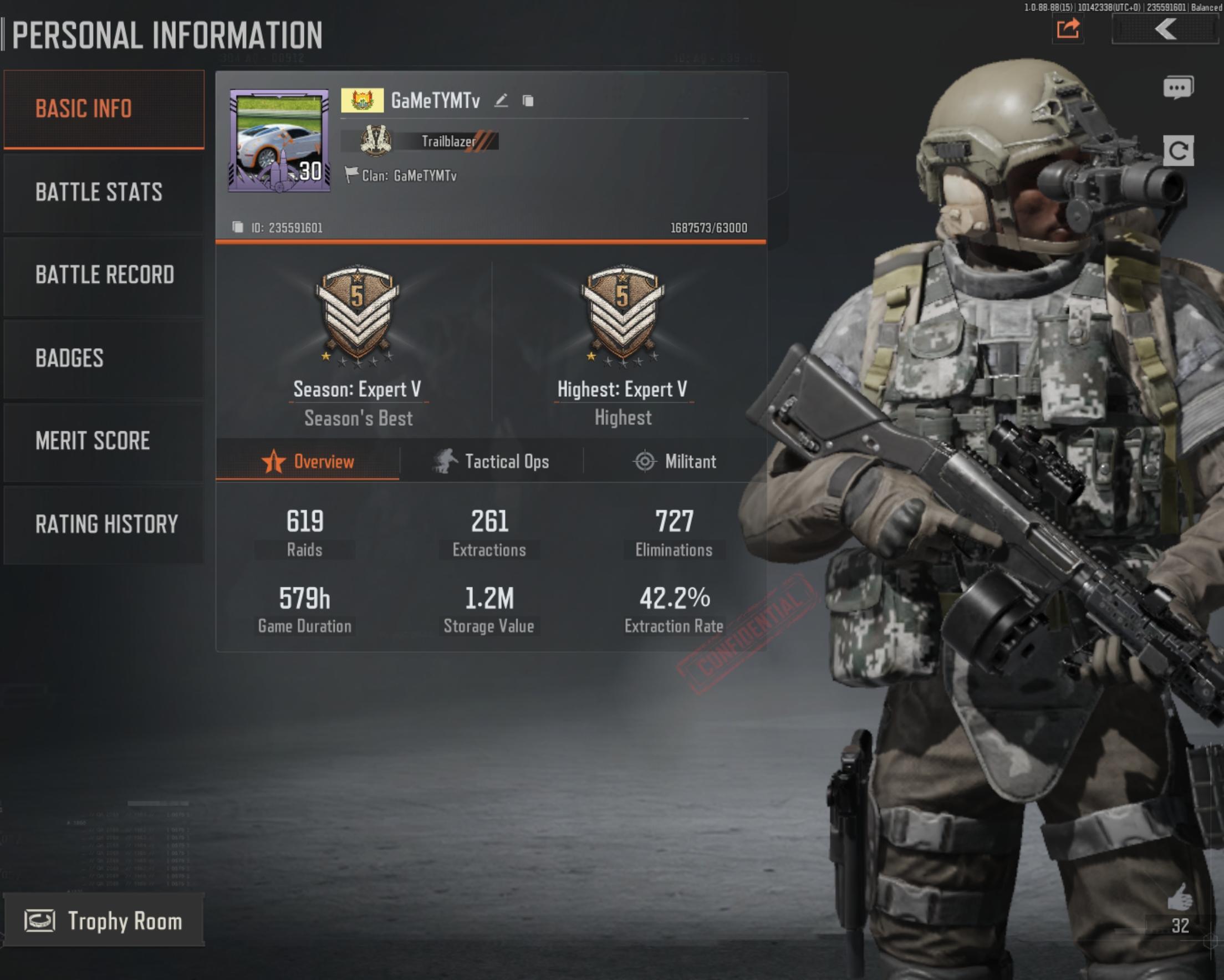Viewport: 1224px width, 980px height.
Task: Refresh the profile with the reload icon
Action: click(x=1178, y=150)
